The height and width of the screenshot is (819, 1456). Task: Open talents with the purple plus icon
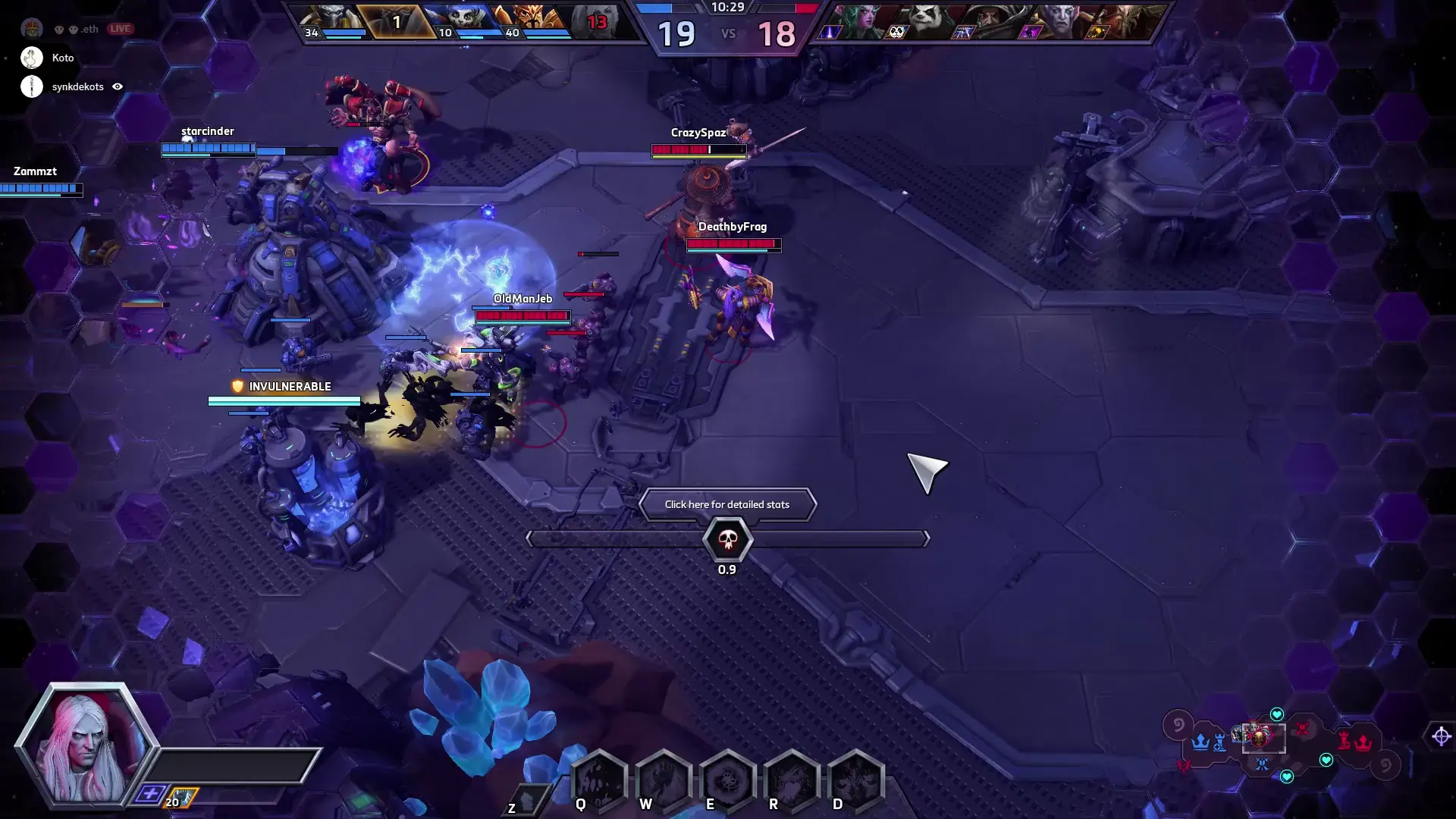pos(149,795)
